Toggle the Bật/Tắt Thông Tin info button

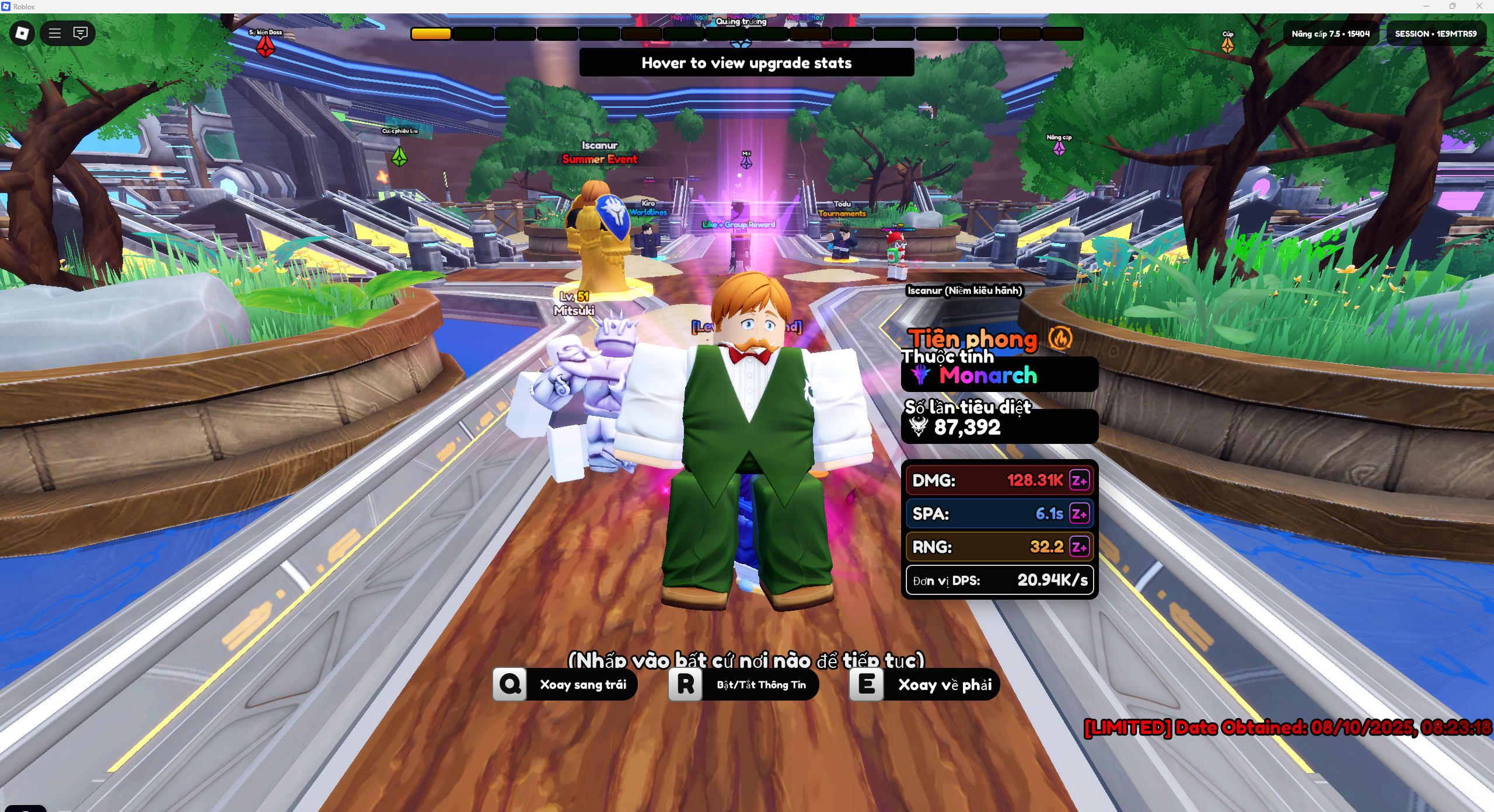click(x=743, y=684)
